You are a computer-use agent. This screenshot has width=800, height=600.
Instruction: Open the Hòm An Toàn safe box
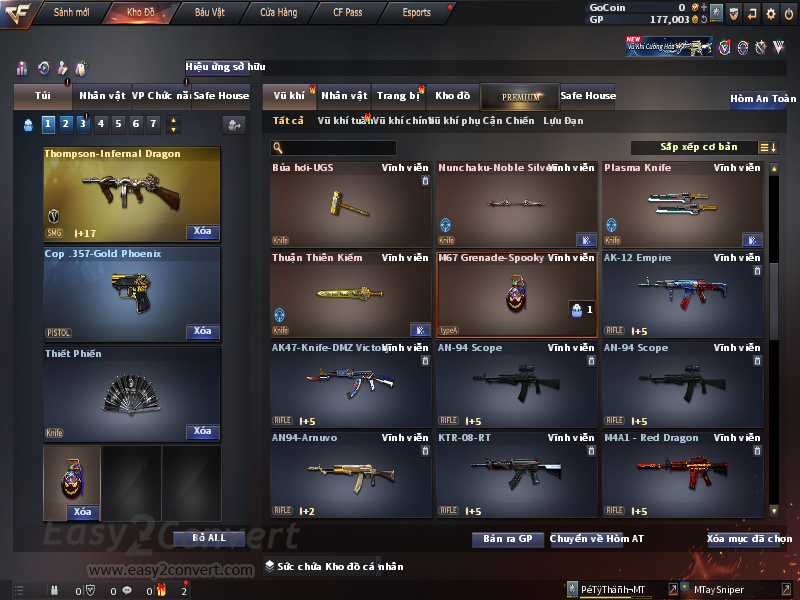762,99
